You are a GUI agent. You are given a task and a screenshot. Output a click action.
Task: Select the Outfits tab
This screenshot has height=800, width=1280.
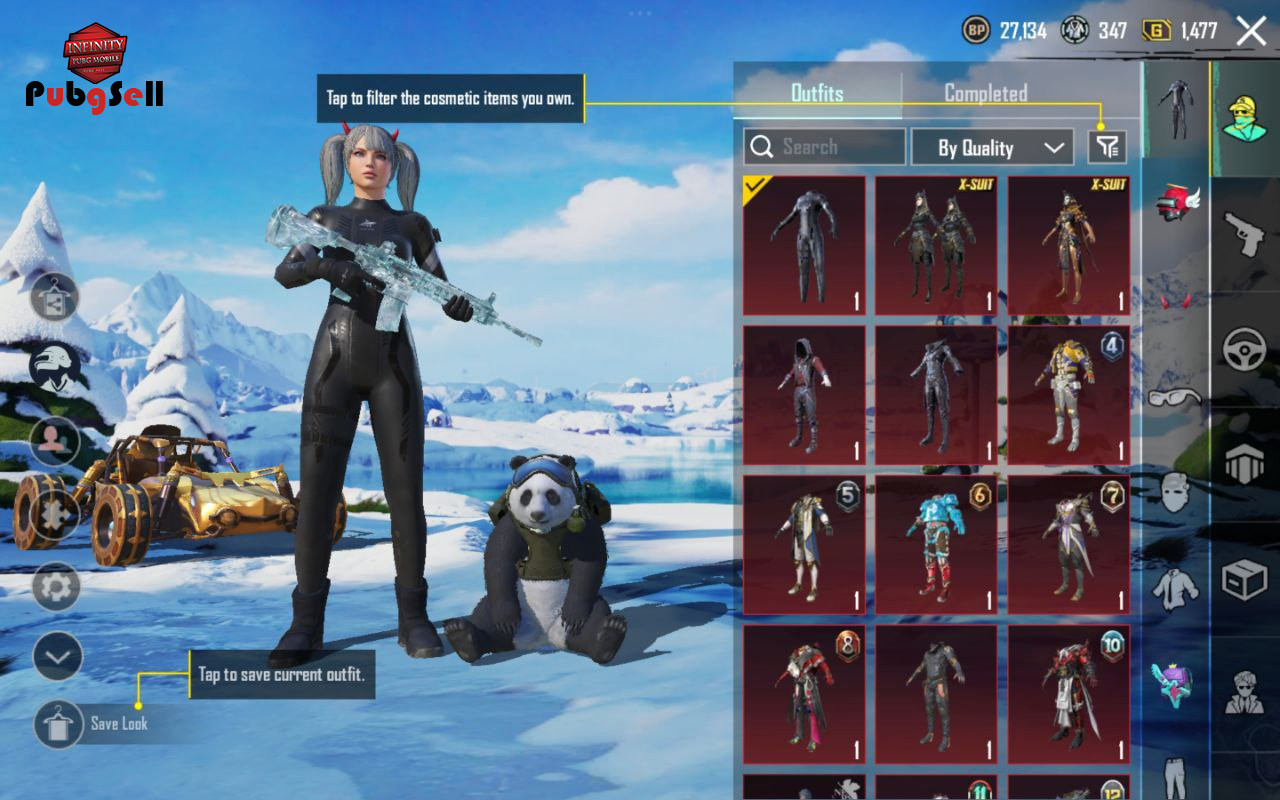click(817, 93)
